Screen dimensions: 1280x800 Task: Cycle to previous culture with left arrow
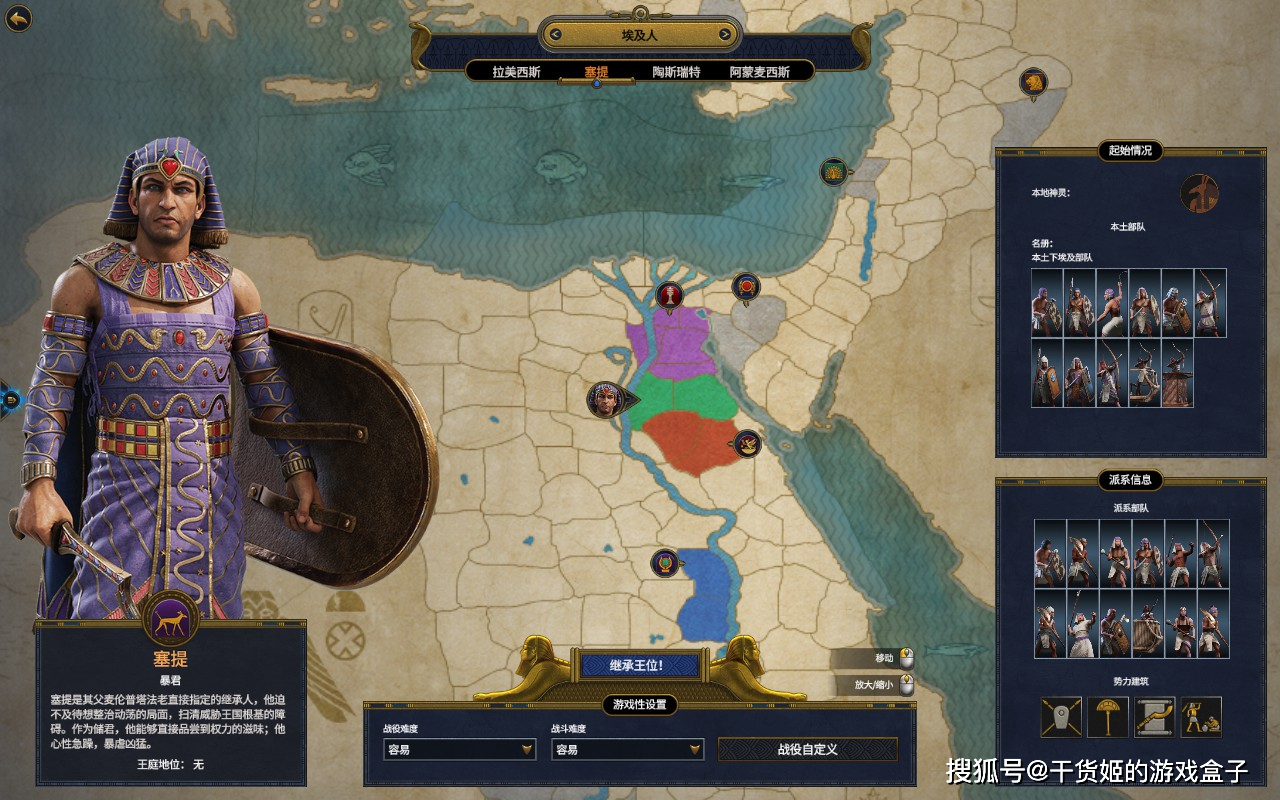[555, 35]
